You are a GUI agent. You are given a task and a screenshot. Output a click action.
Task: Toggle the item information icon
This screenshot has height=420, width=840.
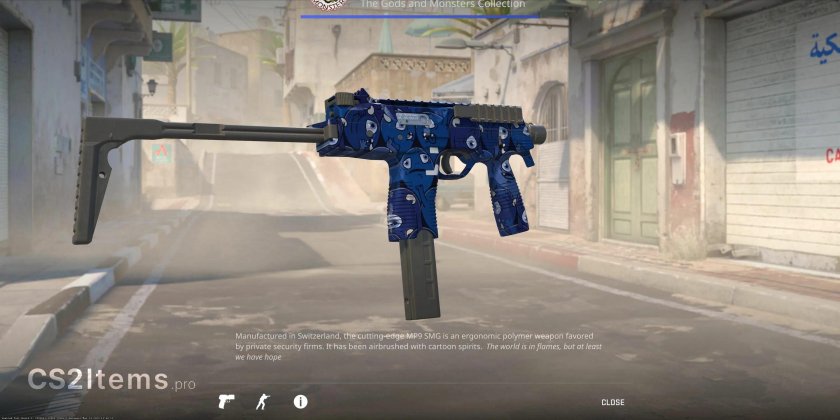[300, 402]
